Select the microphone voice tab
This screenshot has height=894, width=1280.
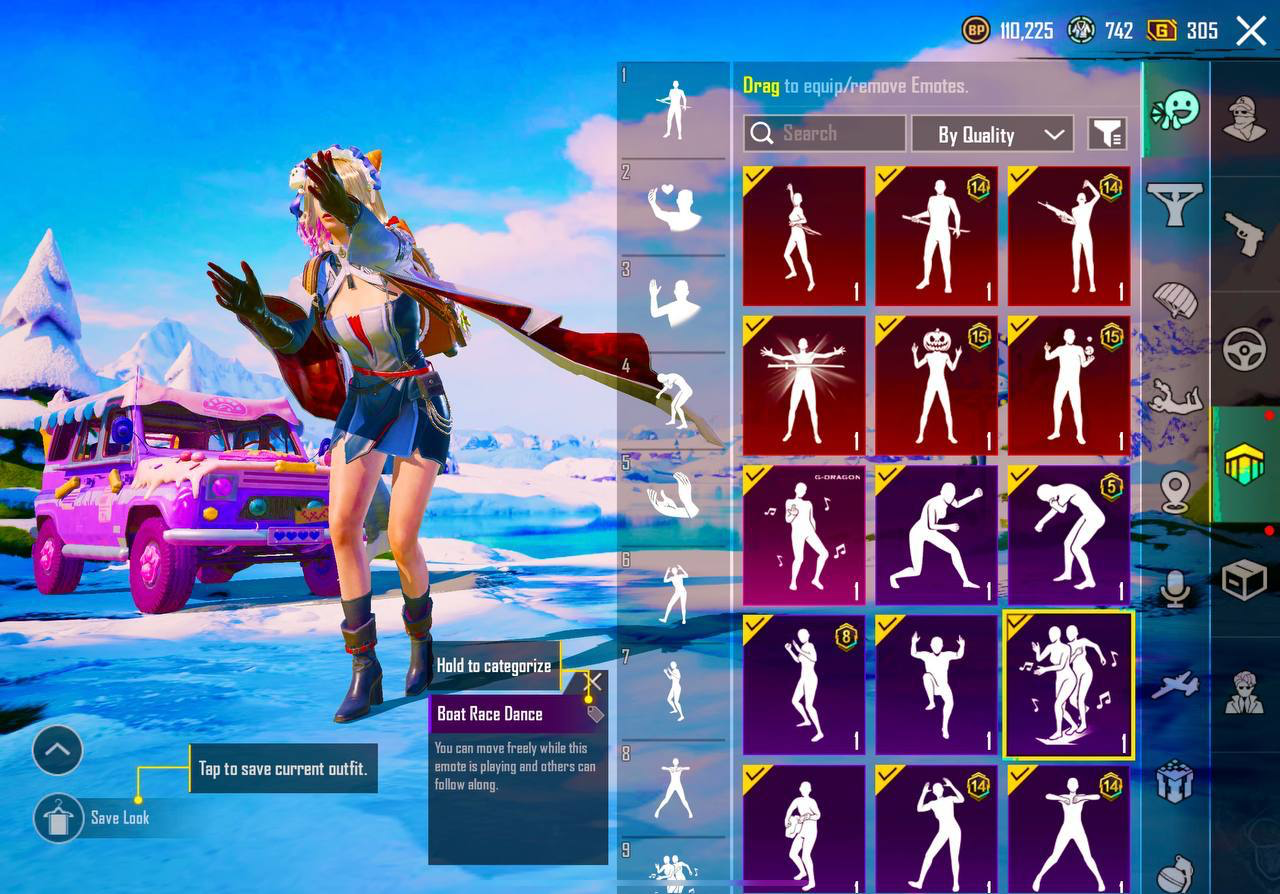[1175, 588]
